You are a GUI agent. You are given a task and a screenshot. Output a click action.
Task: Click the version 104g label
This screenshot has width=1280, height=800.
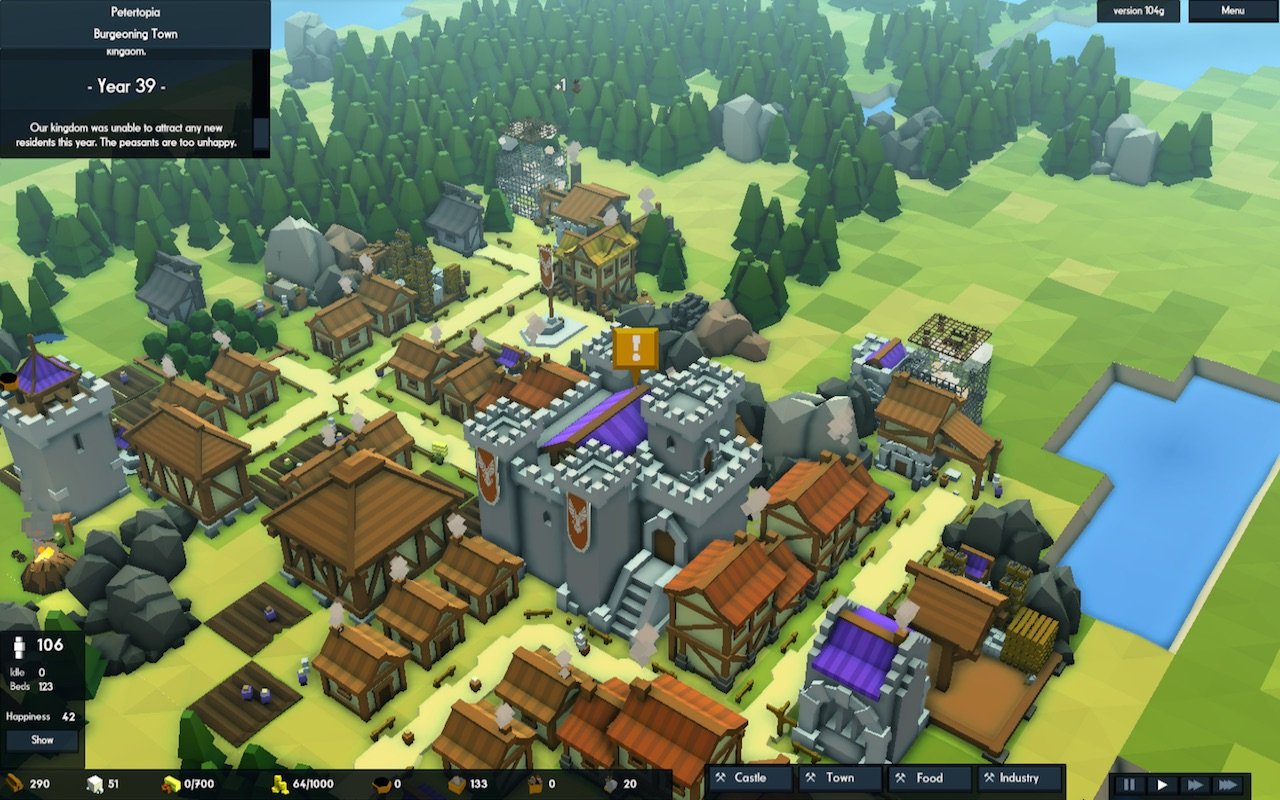click(x=1138, y=12)
